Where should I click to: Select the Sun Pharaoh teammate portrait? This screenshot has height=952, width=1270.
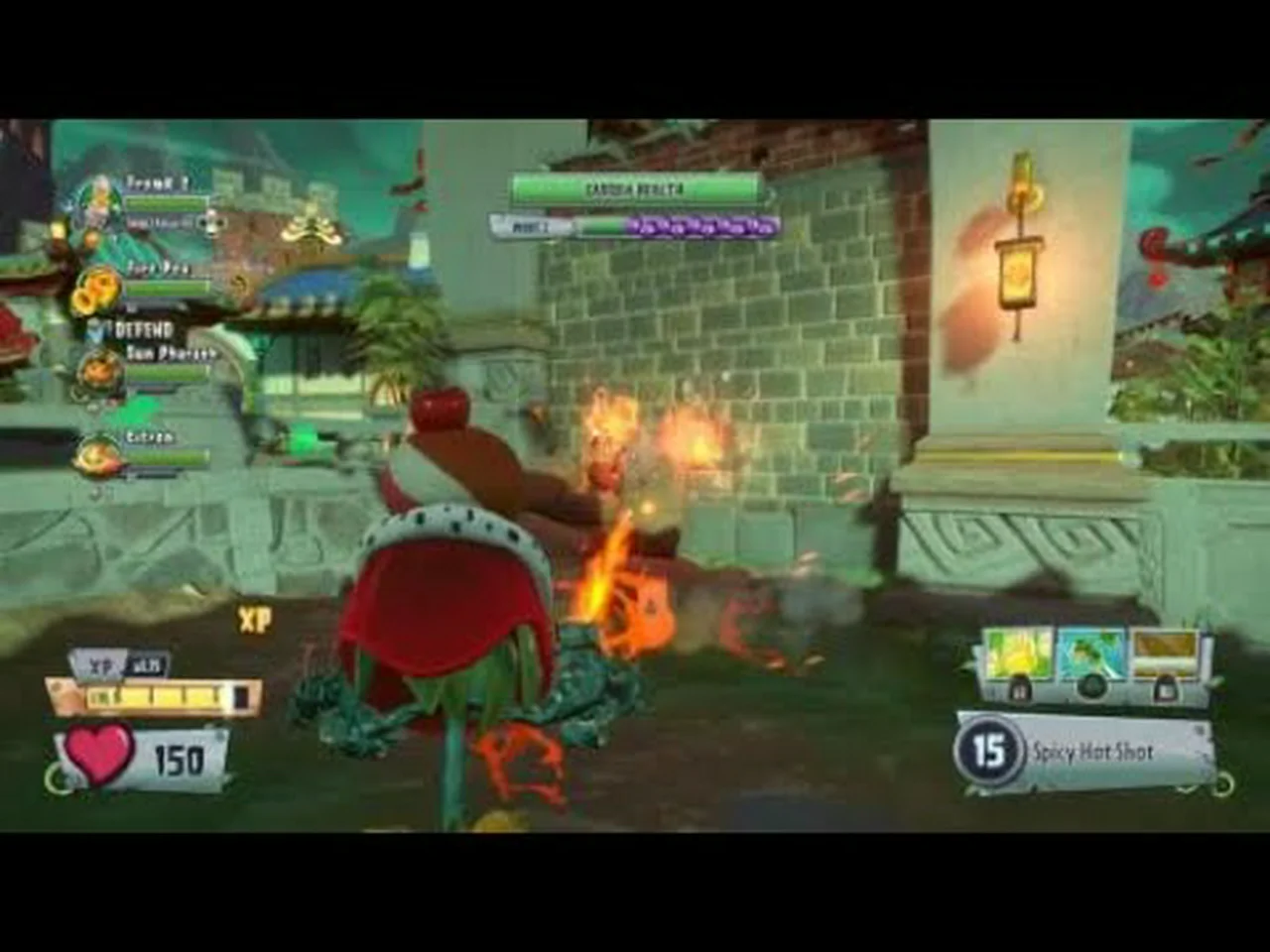coord(101,372)
